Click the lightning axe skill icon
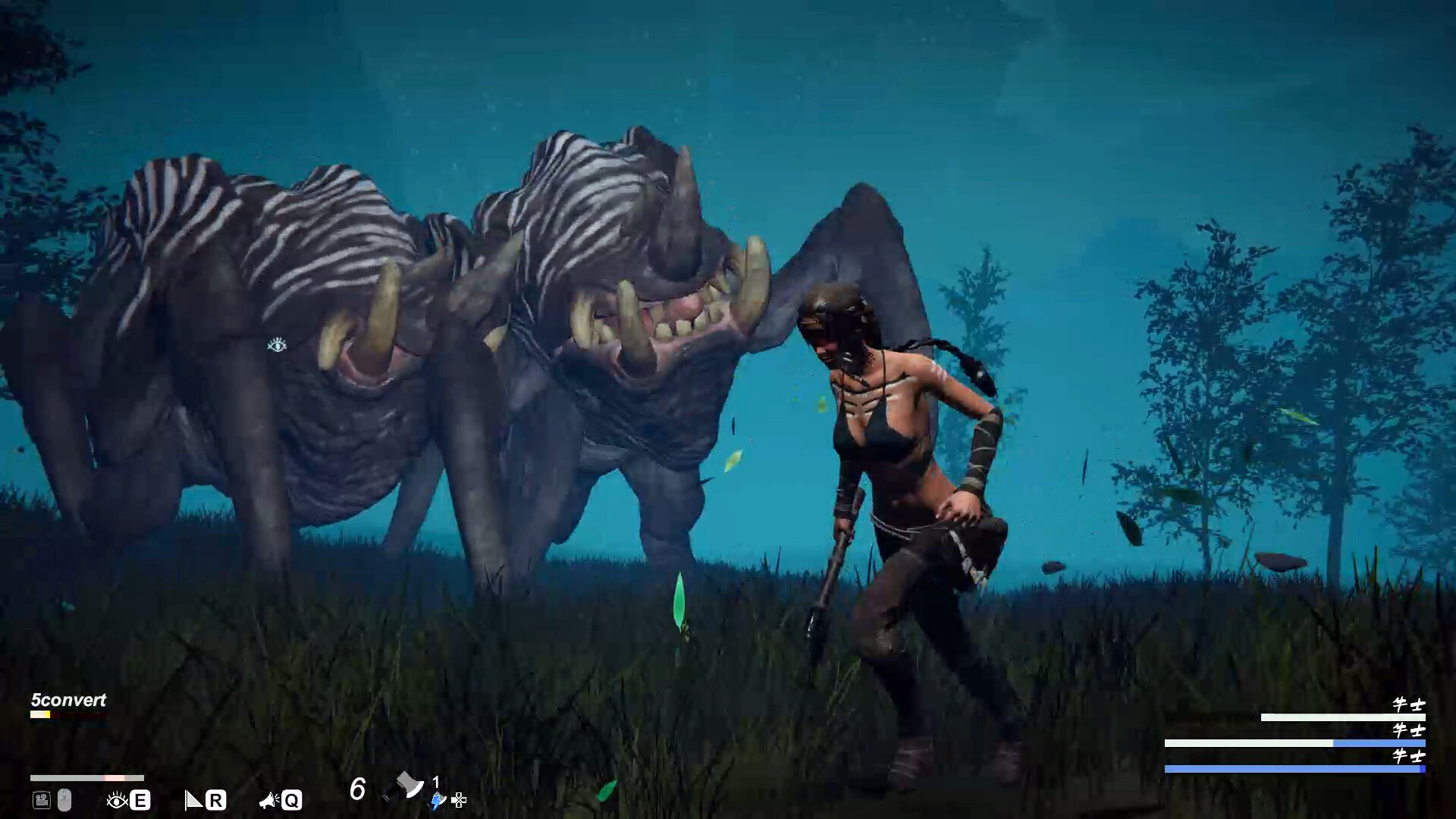Viewport: 1456px width, 819px height. click(437, 802)
